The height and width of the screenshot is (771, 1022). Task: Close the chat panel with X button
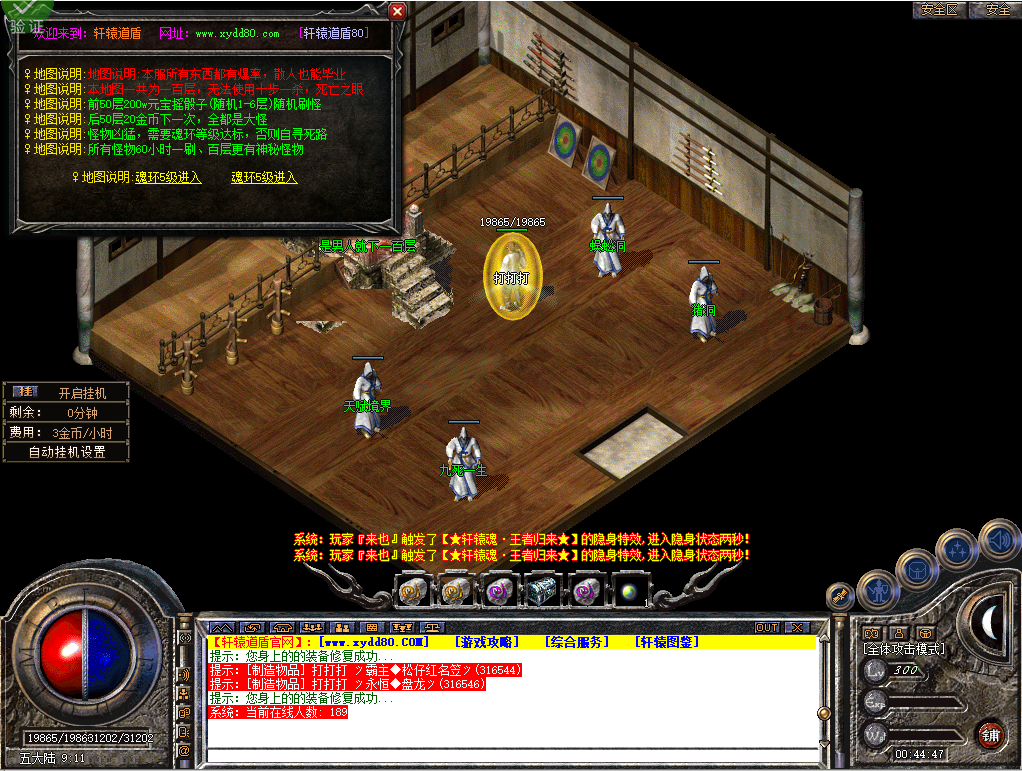796,628
